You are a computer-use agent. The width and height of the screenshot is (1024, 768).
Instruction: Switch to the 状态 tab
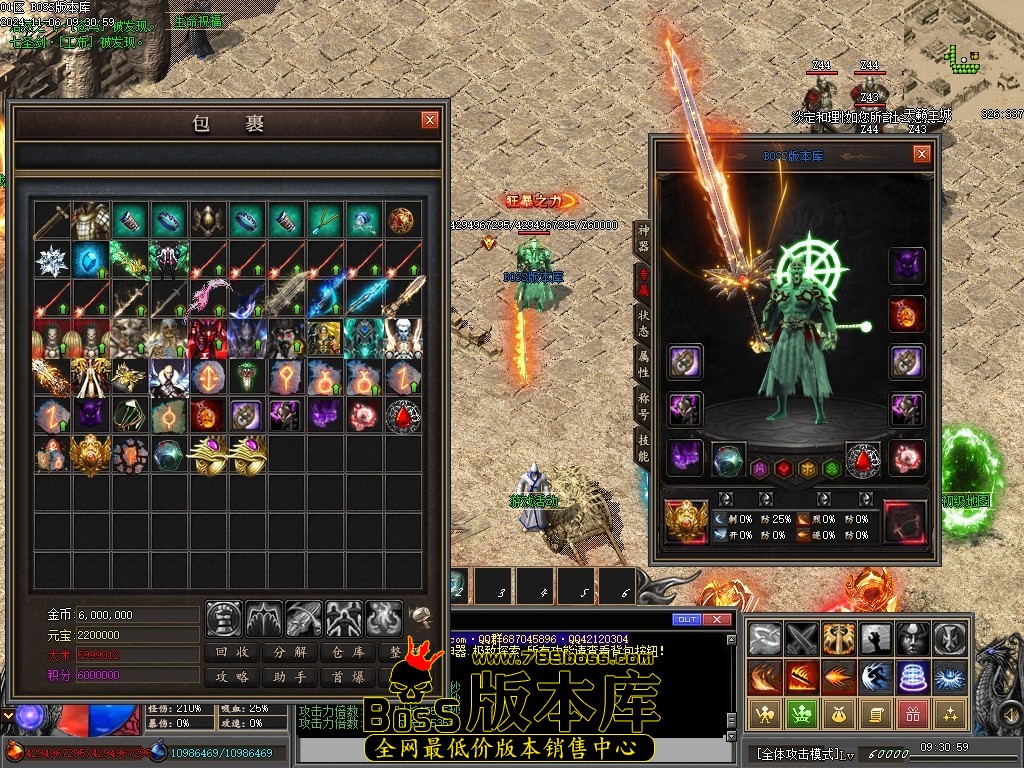pyautogui.click(x=643, y=321)
